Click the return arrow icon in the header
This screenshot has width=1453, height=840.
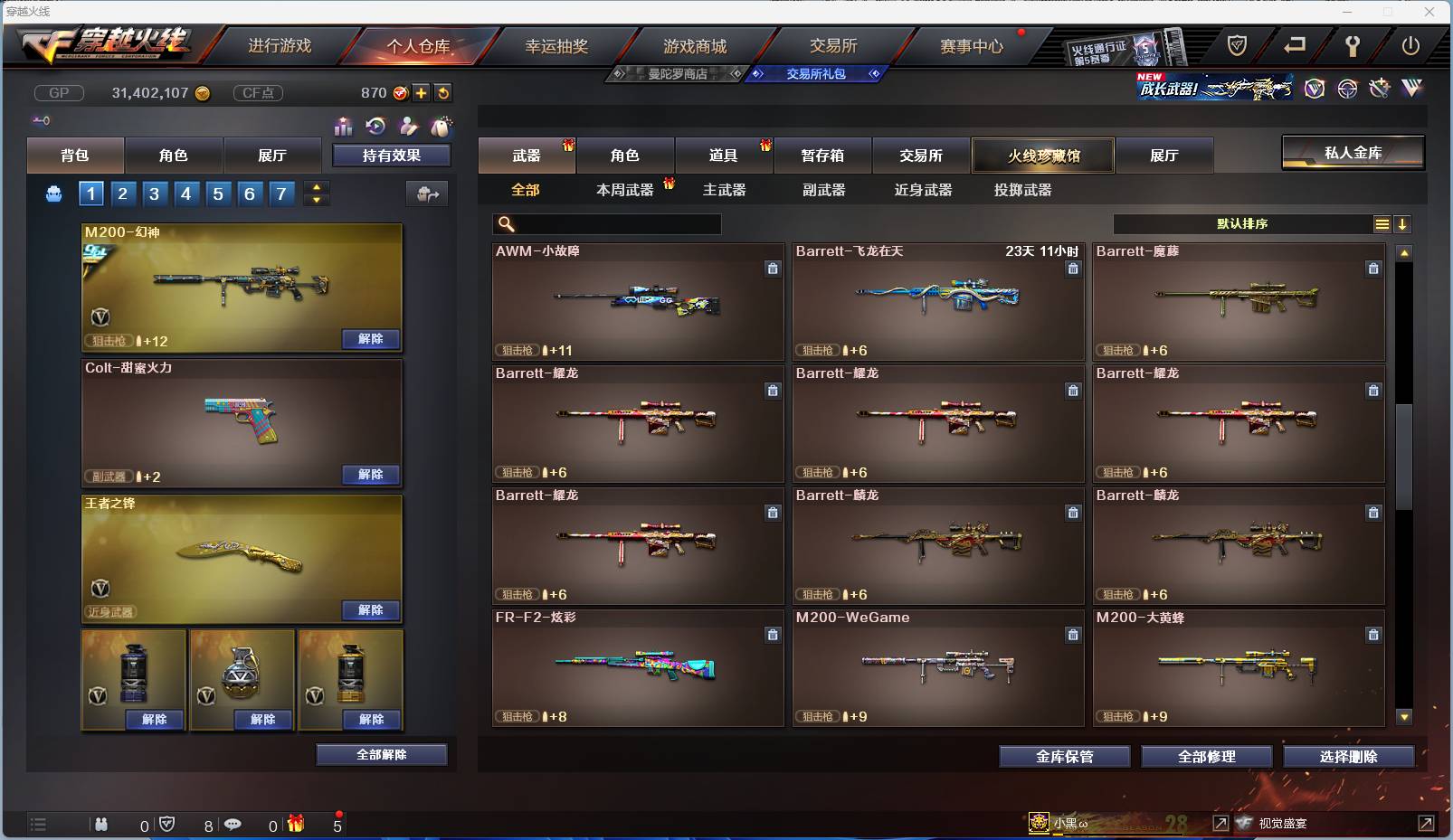1294,43
